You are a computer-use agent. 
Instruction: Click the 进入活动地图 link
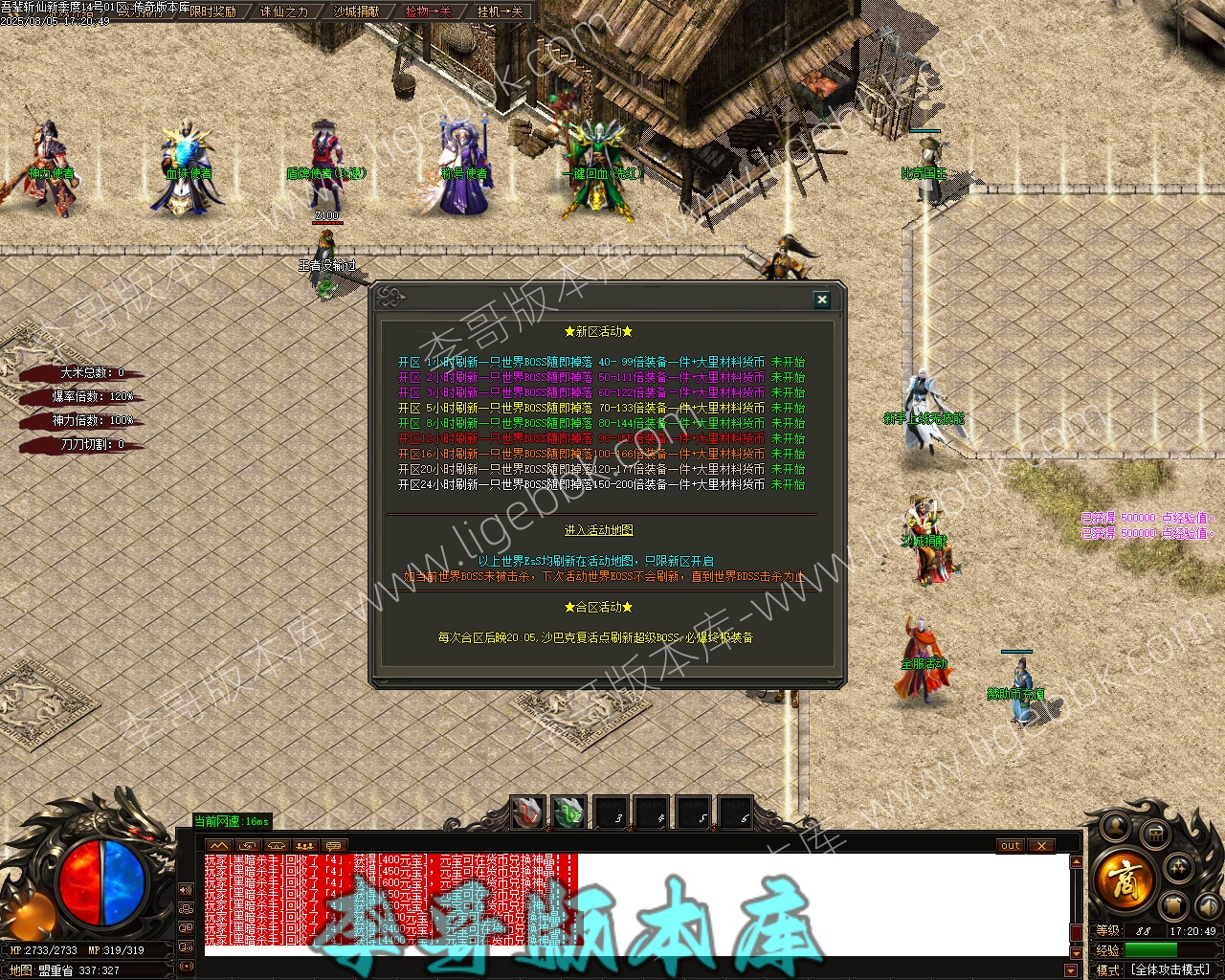(x=599, y=530)
